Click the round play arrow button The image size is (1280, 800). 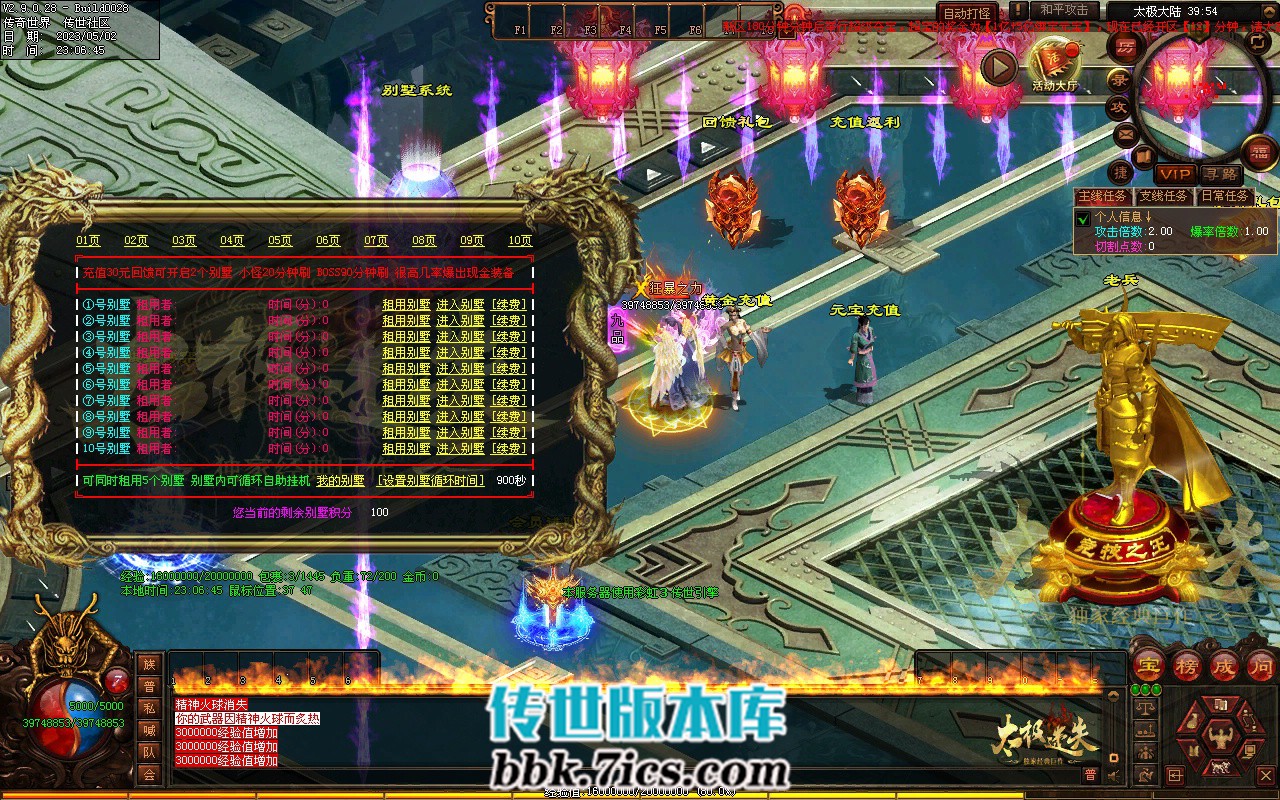pos(998,67)
